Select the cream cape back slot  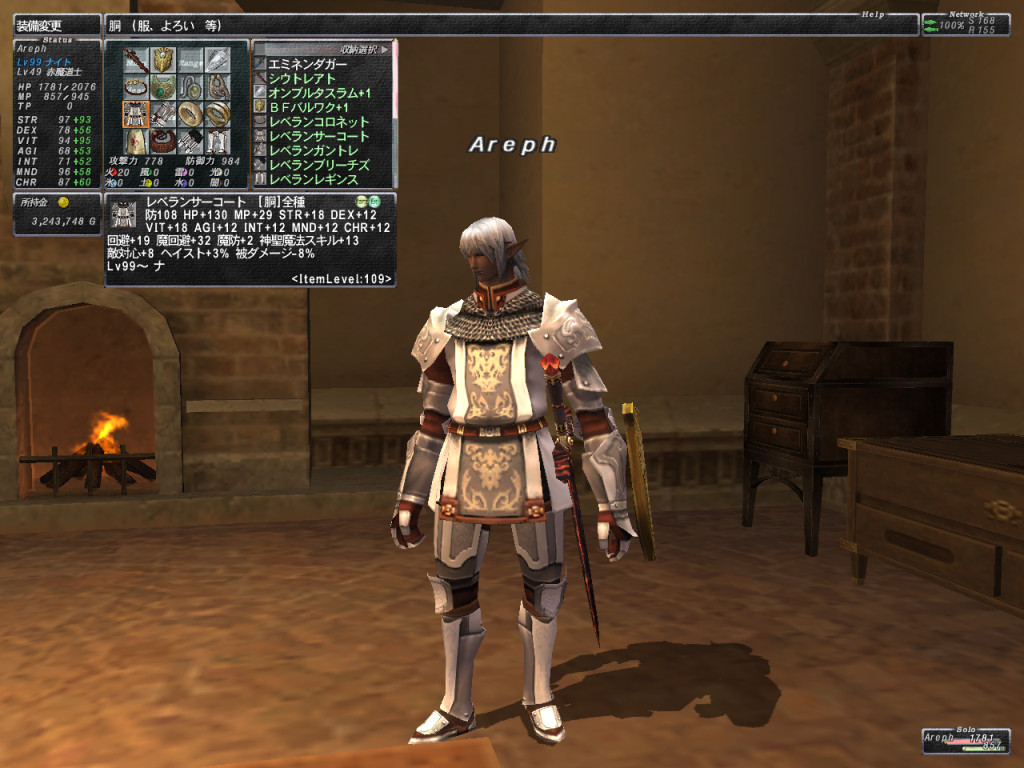pyautogui.click(x=135, y=141)
